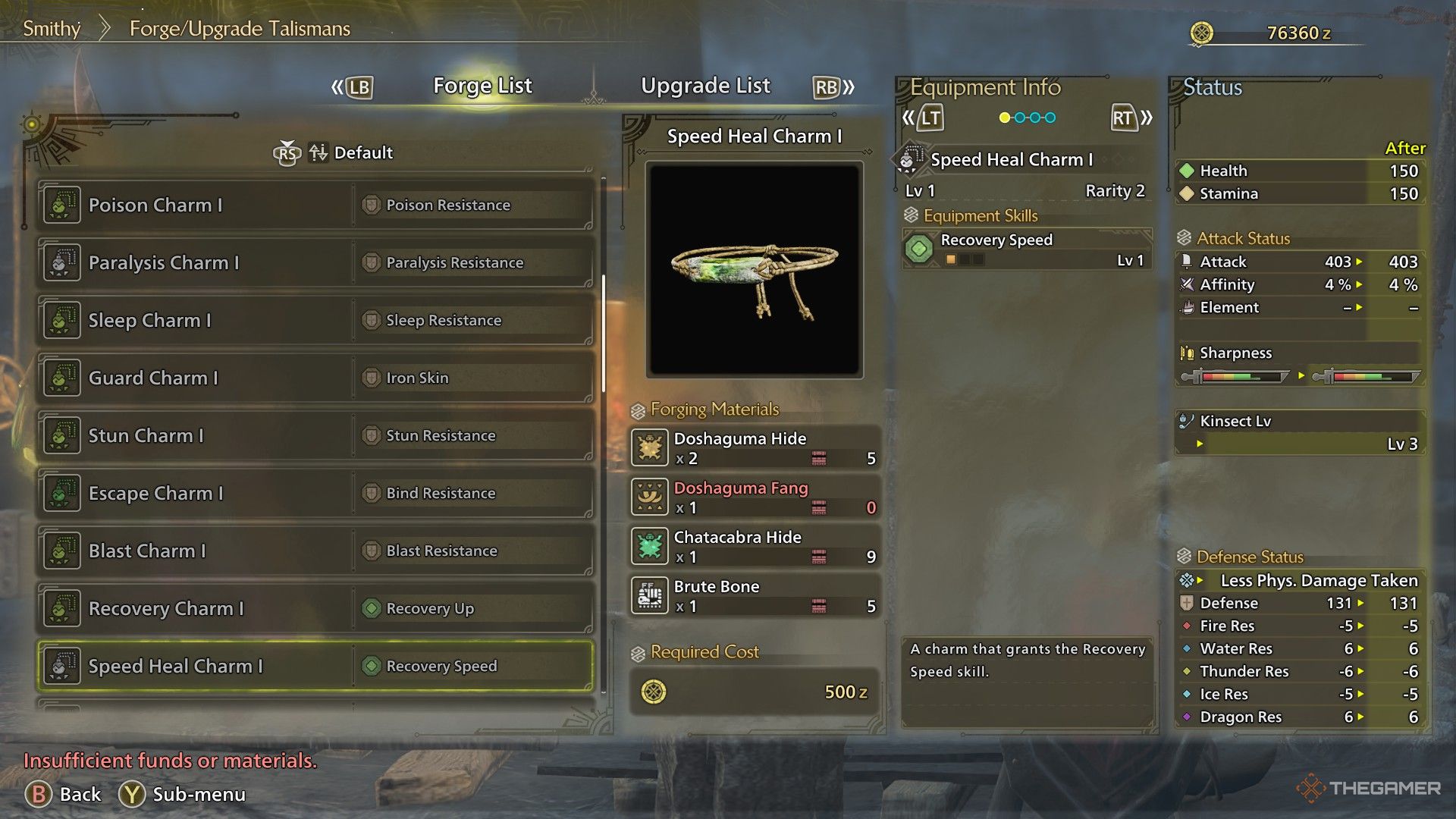Pick the Blast Charm I row
Screen dimensions: 1456x819
point(315,551)
